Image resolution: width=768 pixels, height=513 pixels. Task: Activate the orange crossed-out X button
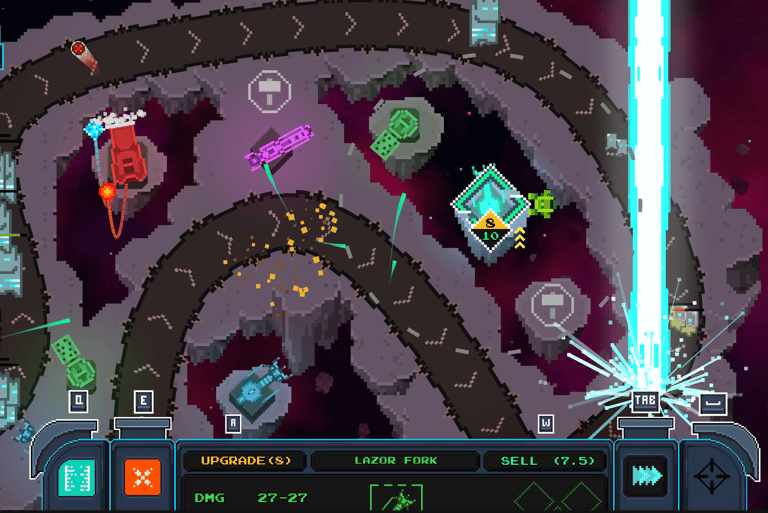142,476
